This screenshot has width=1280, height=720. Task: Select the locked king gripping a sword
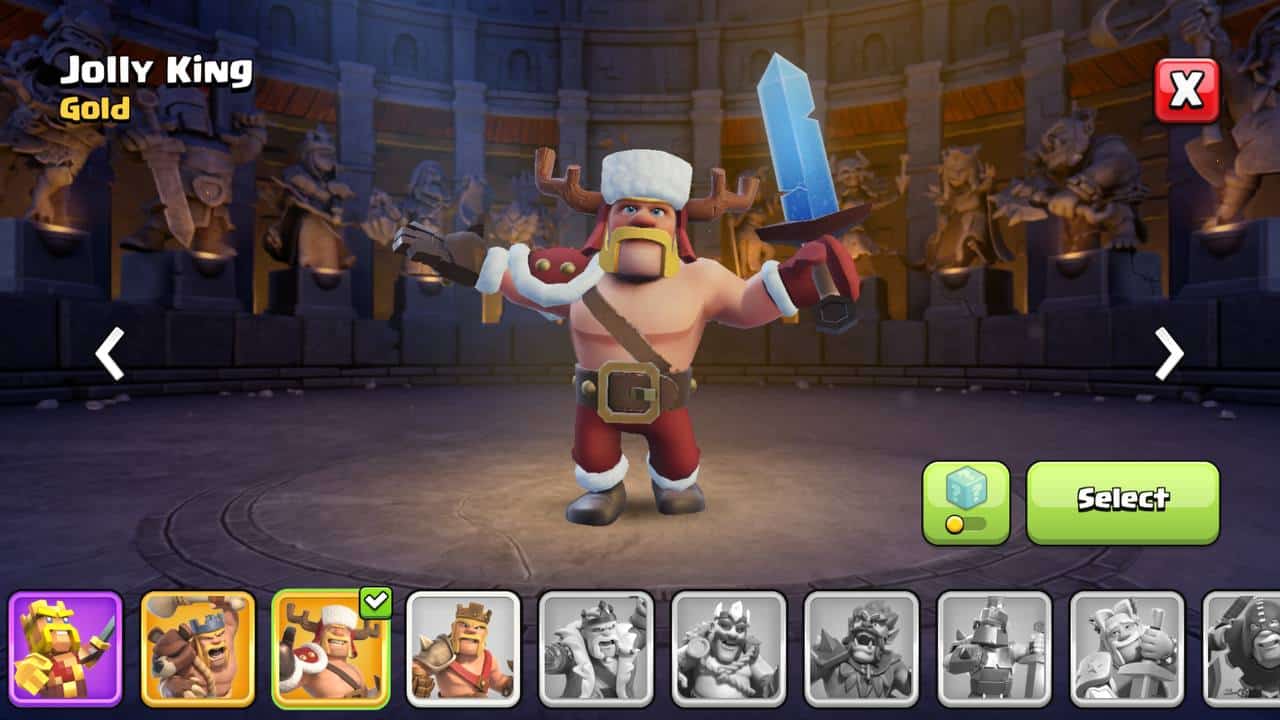coord(1127,649)
